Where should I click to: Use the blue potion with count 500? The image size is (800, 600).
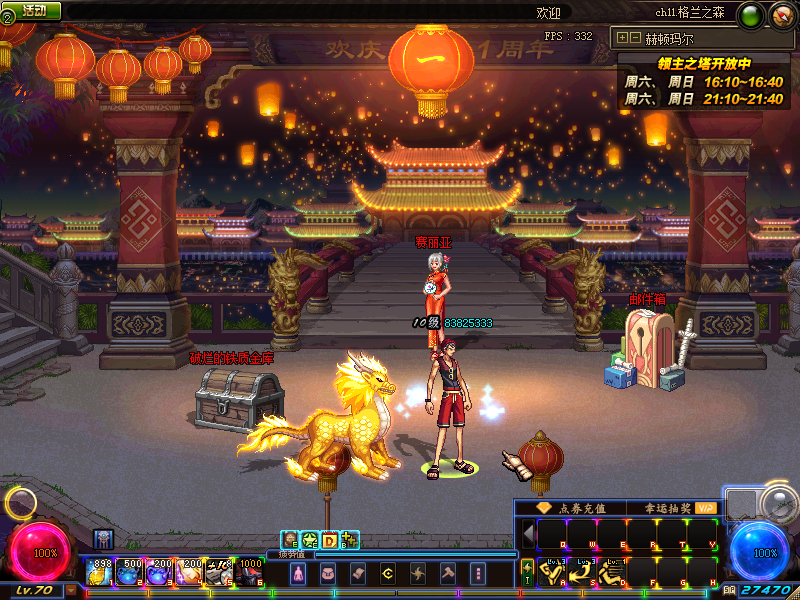129,572
